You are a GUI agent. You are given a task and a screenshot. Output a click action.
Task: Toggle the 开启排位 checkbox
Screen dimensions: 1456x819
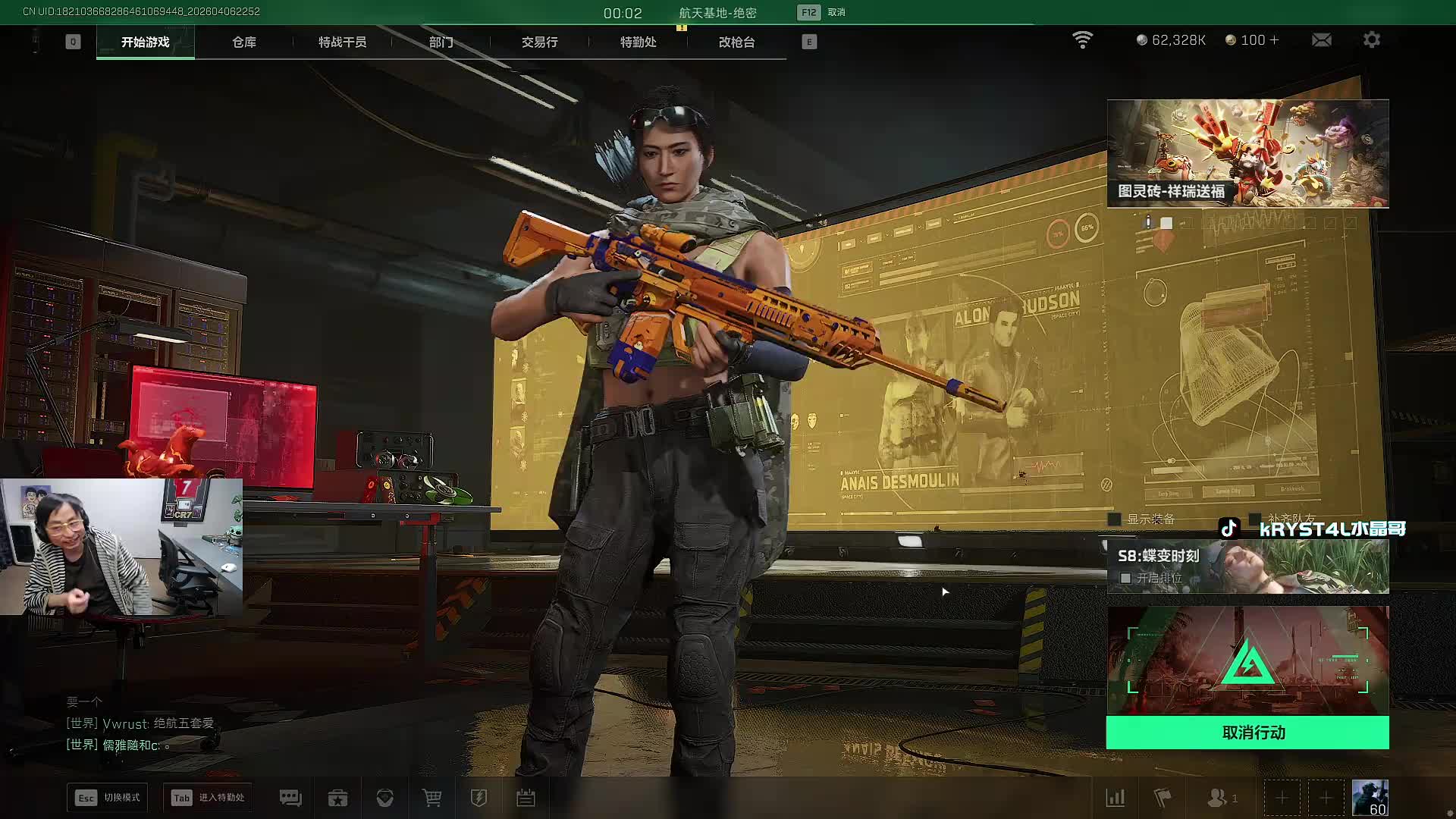point(1126,578)
